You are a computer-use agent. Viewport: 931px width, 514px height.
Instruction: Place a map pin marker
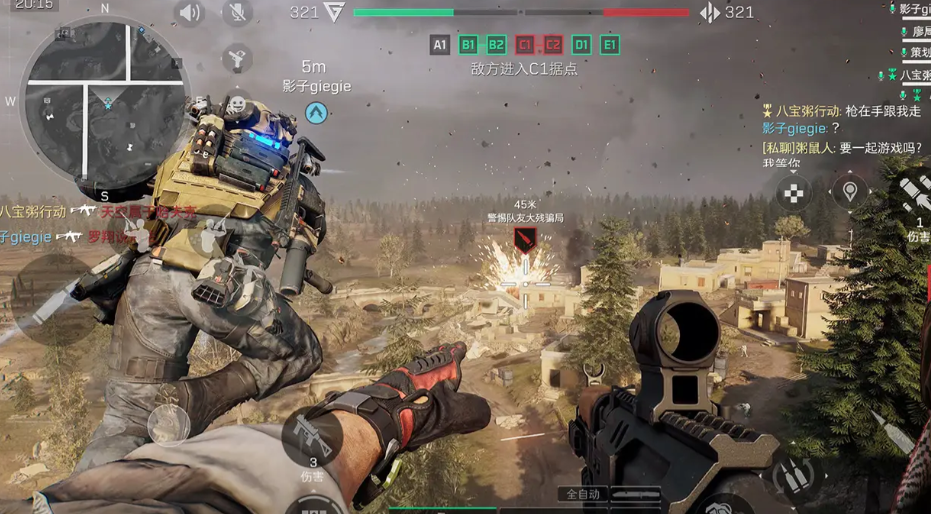click(x=850, y=190)
